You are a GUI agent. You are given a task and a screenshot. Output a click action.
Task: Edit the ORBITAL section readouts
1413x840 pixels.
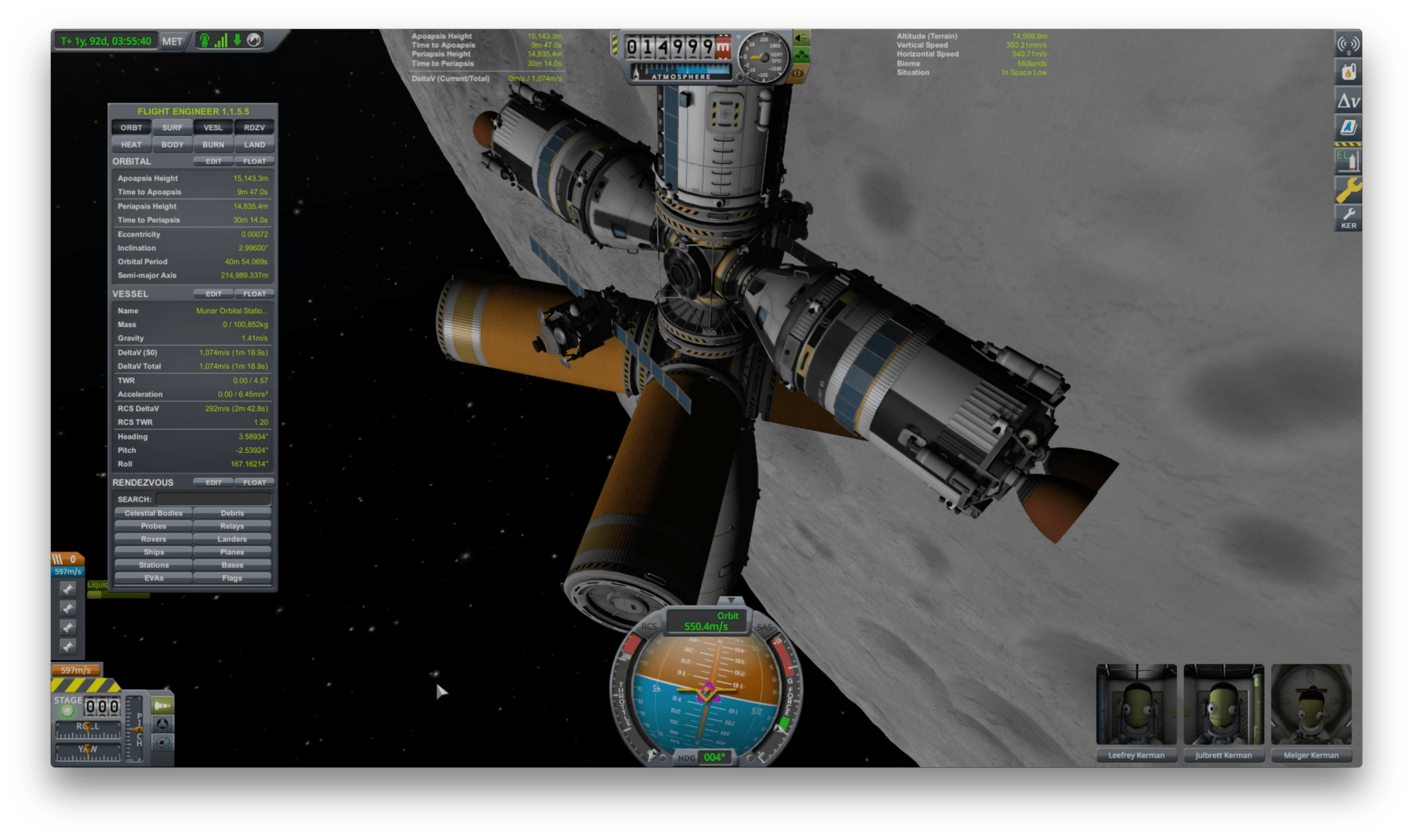[213, 162]
